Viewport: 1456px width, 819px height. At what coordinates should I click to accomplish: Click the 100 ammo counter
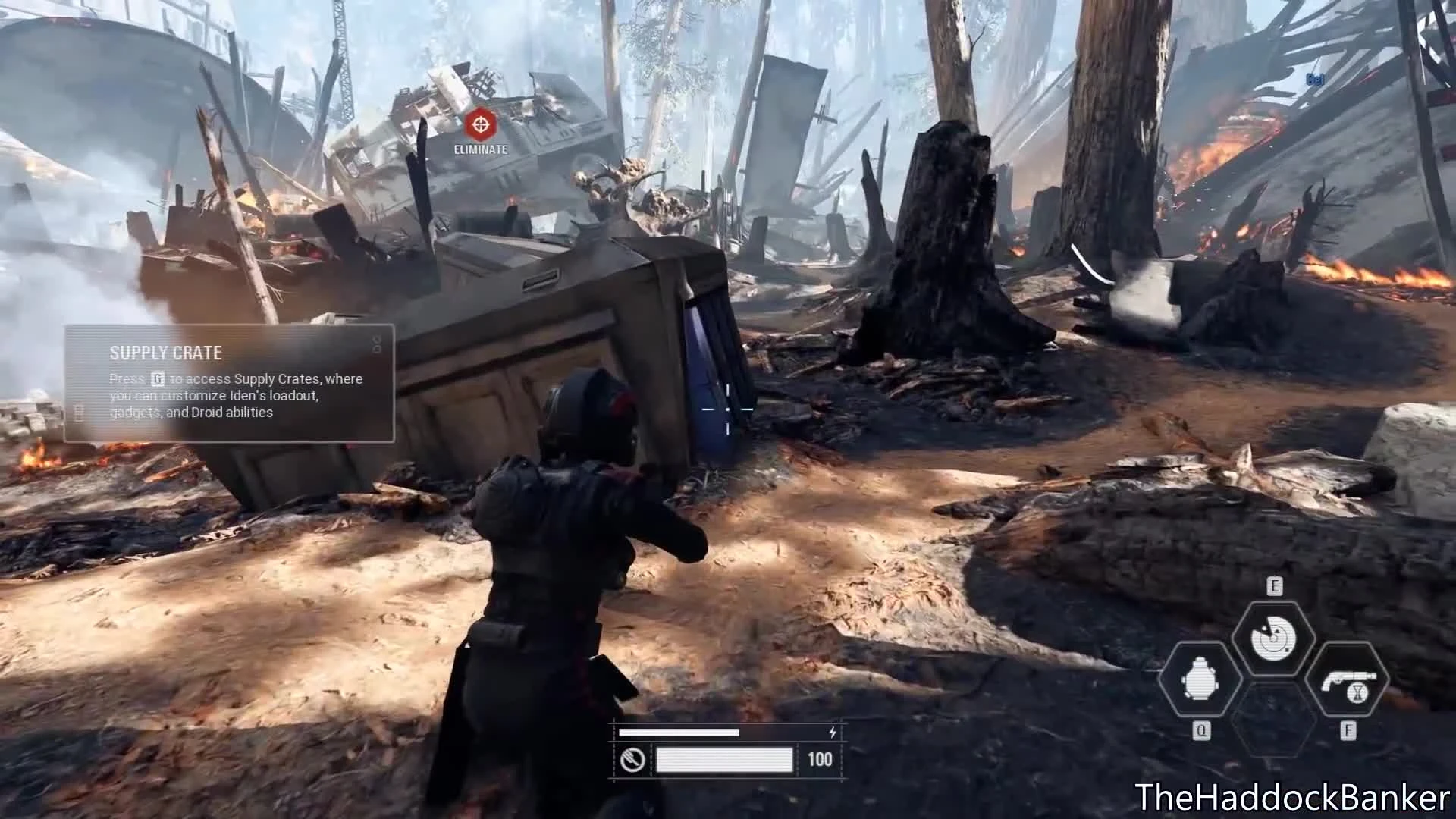click(821, 759)
